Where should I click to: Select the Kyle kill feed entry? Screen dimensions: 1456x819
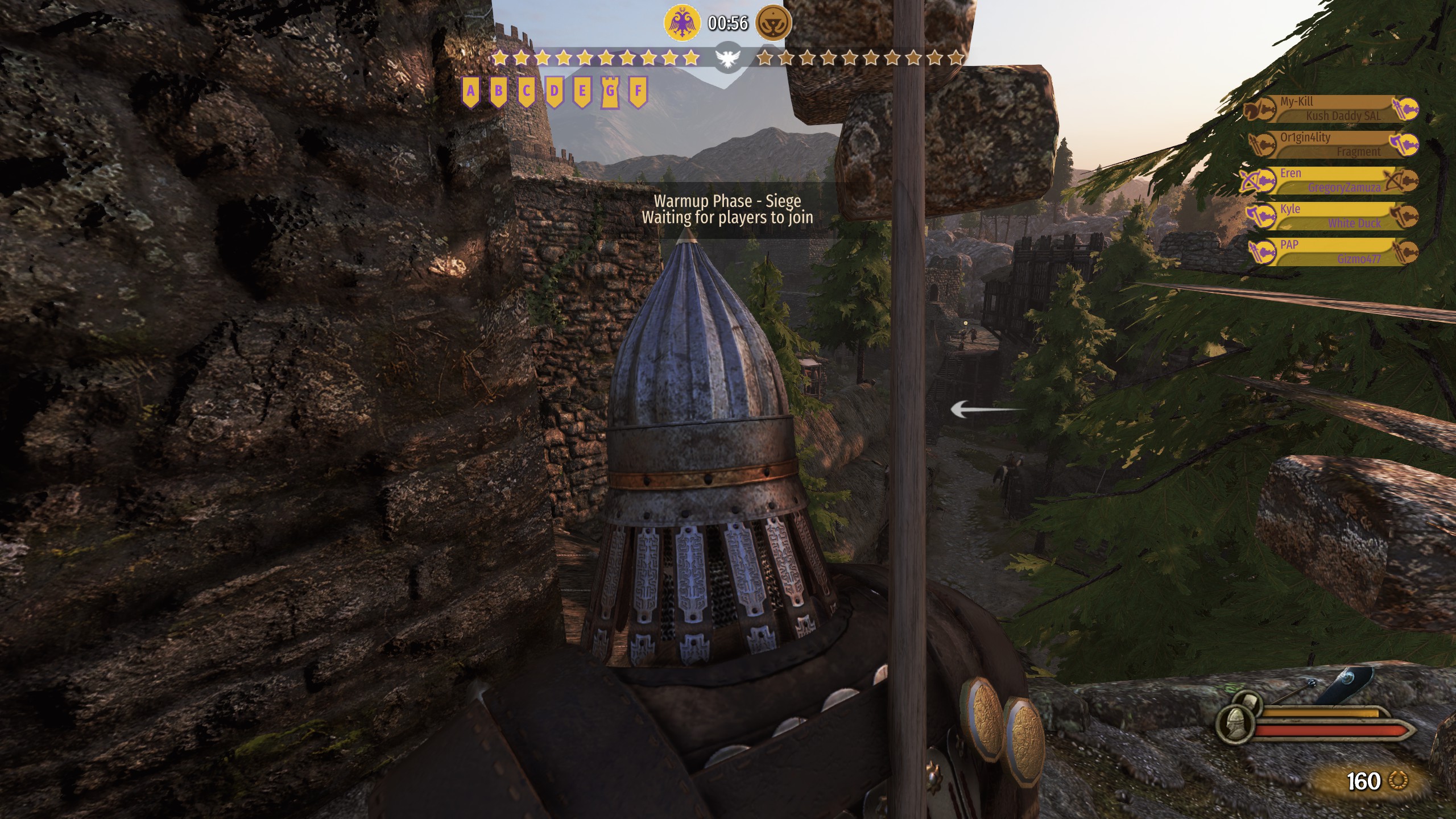(x=1331, y=216)
